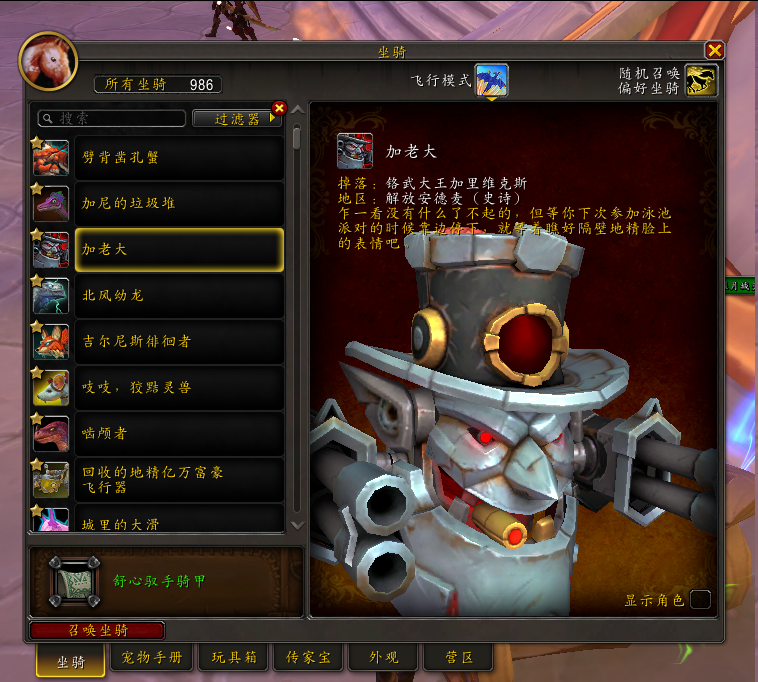
Task: Select 北风幼龙 from the list
Action: pos(178,295)
